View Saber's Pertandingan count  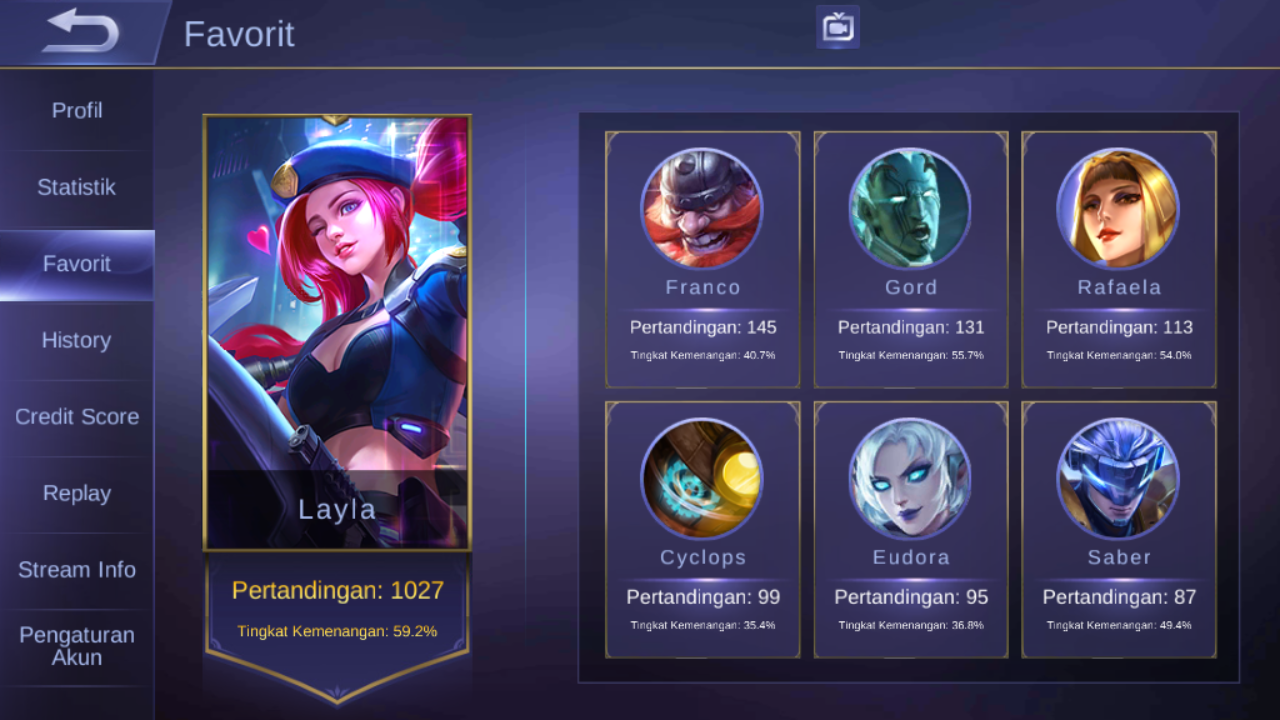click(x=1118, y=596)
